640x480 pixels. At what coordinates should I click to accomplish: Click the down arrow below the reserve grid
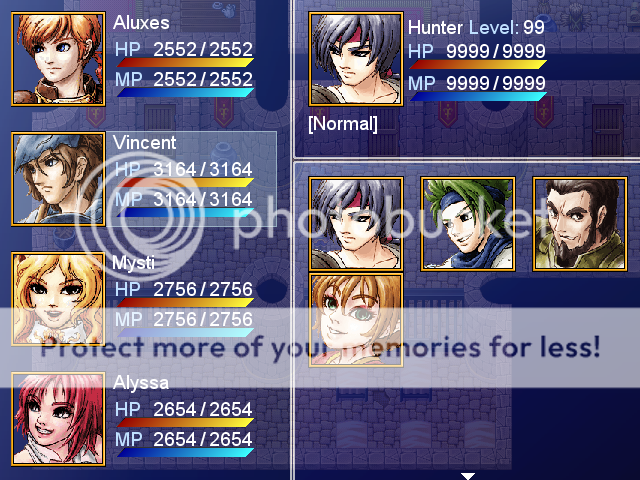(x=467, y=475)
